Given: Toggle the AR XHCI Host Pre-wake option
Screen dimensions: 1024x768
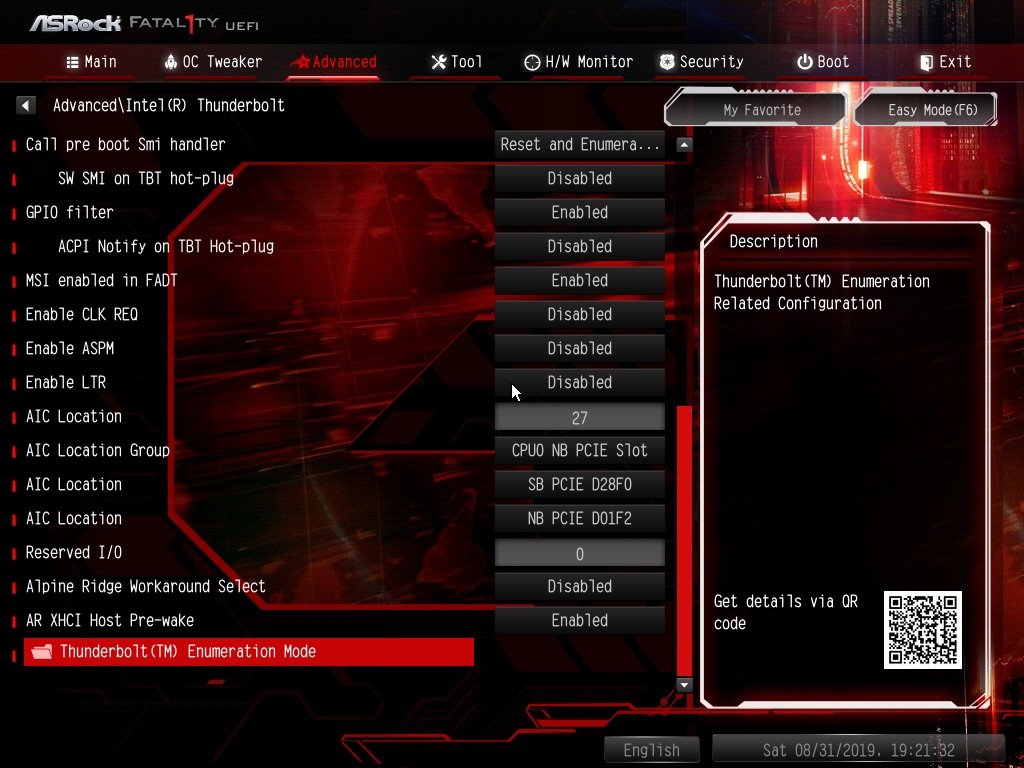Looking at the screenshot, I should pyautogui.click(x=580, y=620).
